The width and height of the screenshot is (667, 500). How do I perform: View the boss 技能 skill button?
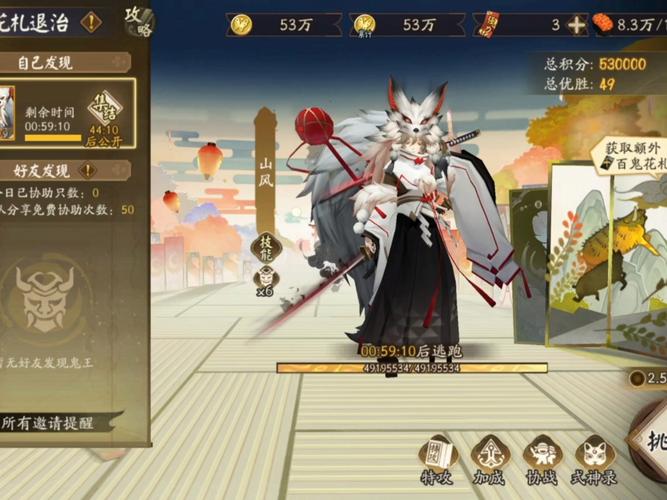coord(264,247)
